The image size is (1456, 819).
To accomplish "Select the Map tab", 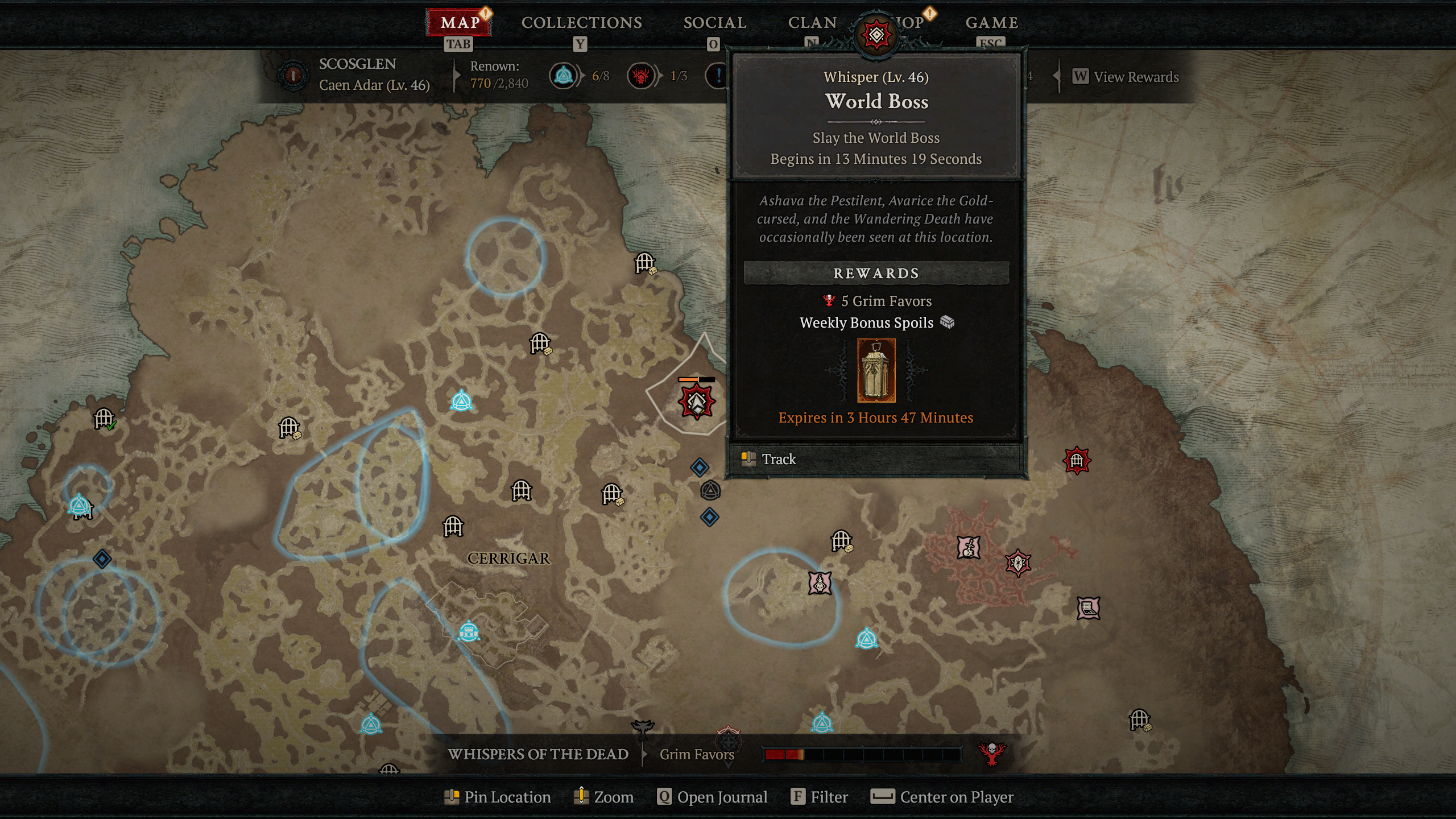I will coord(460,23).
